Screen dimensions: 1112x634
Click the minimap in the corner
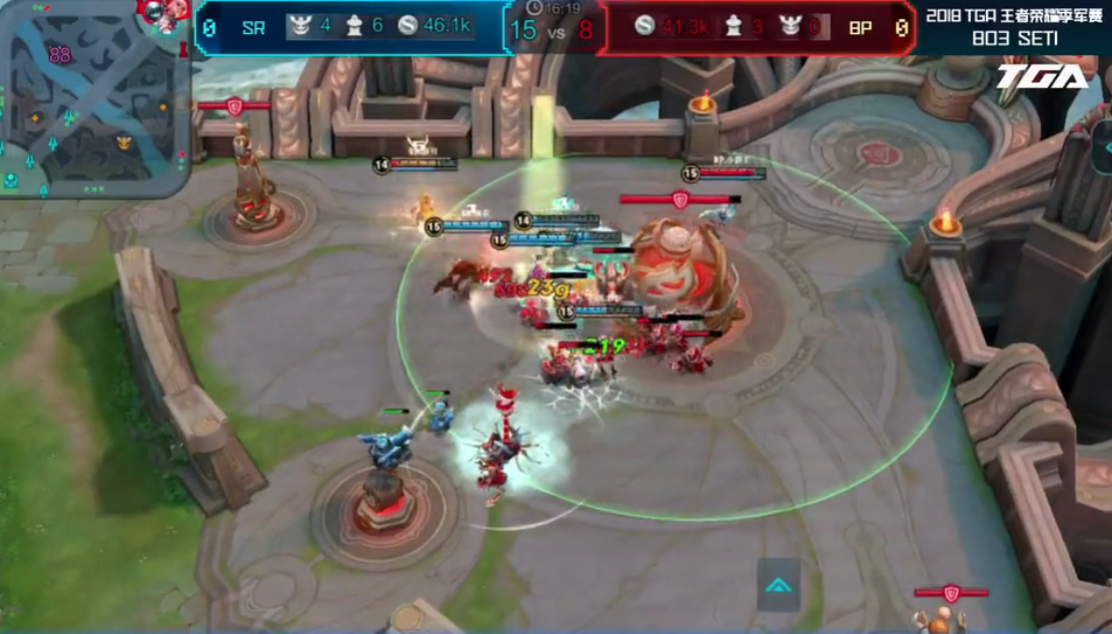pyautogui.click(x=95, y=98)
